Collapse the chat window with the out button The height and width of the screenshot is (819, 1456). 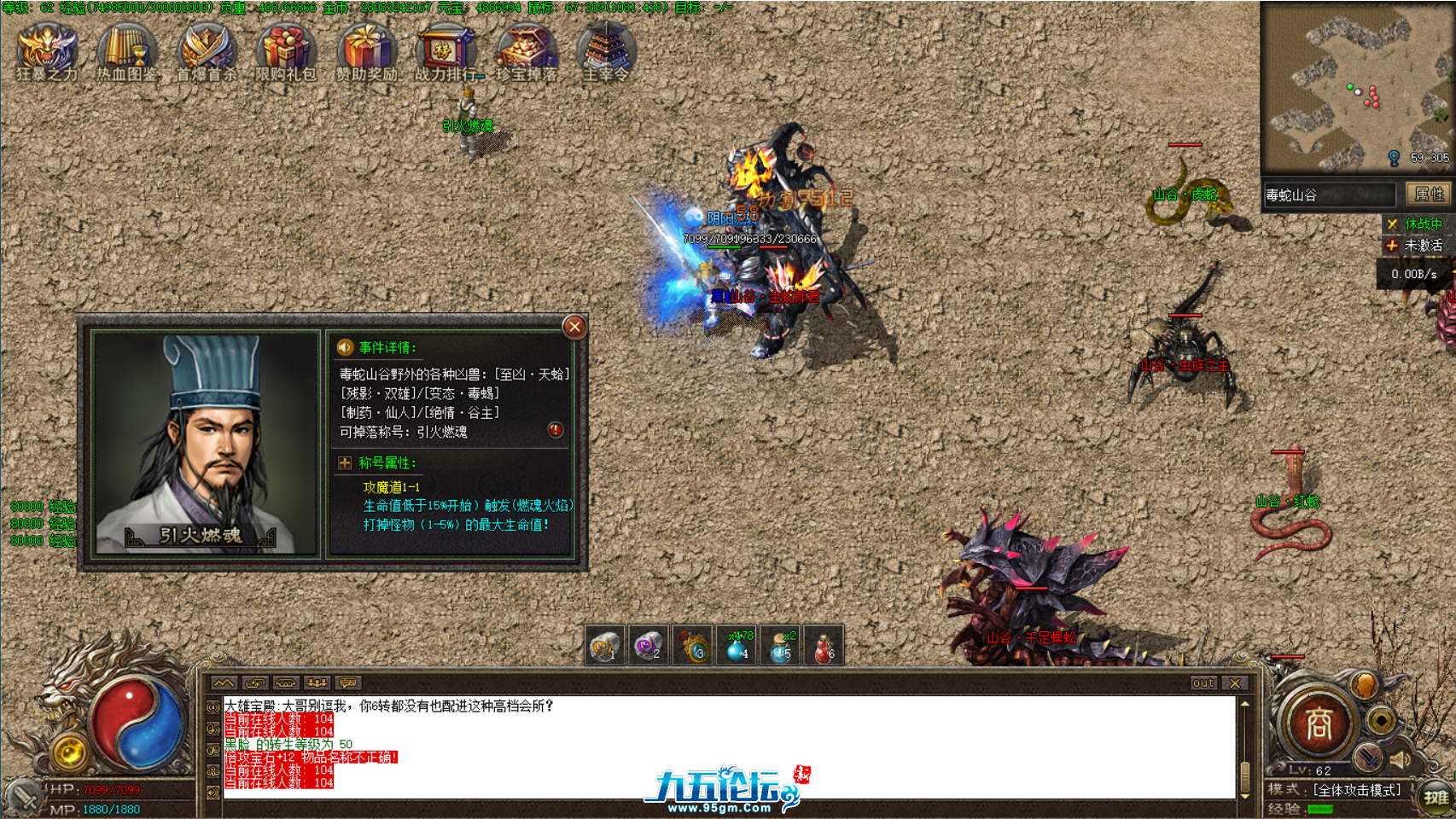[x=1203, y=682]
